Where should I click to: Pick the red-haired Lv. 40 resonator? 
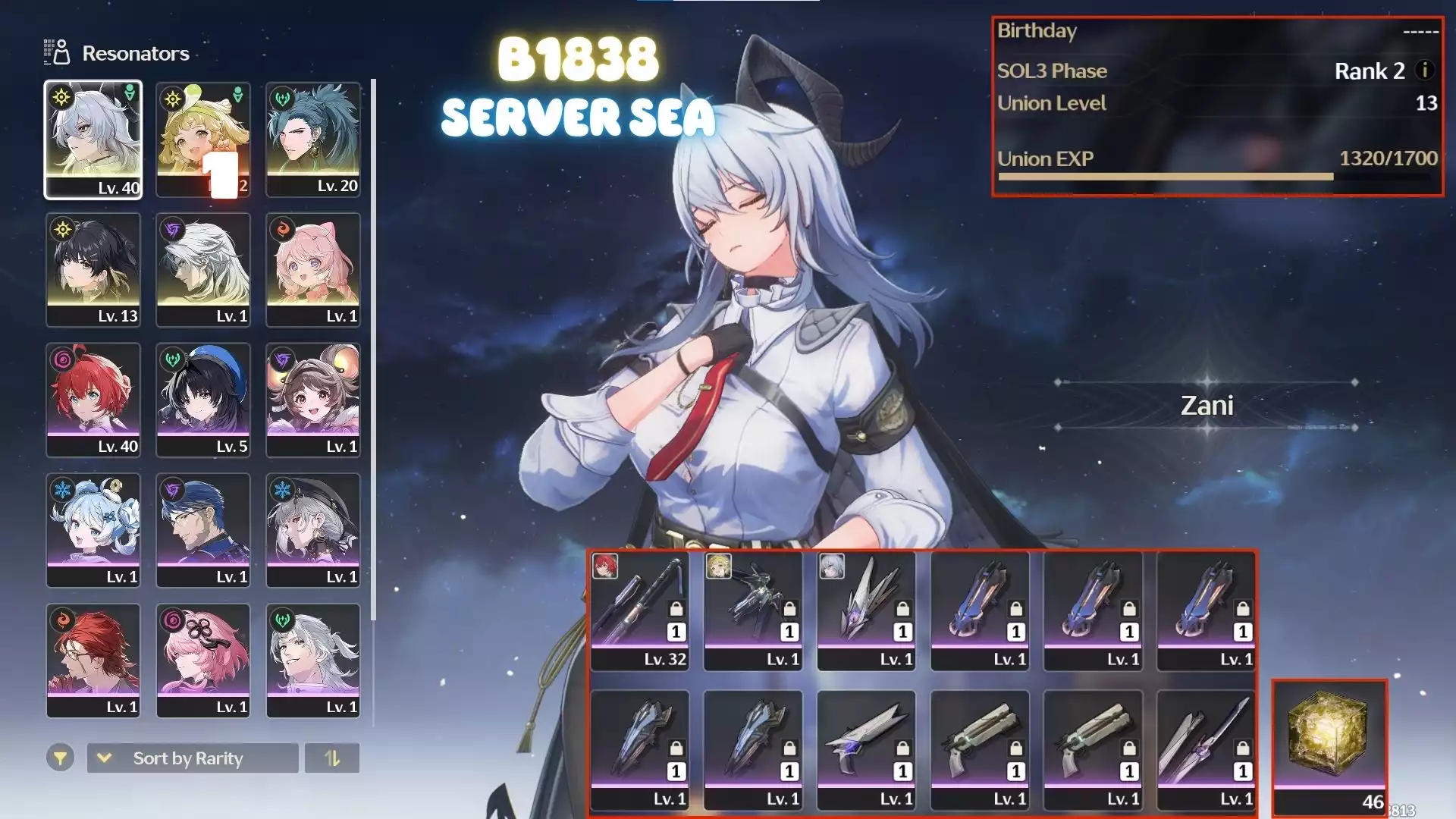point(93,400)
